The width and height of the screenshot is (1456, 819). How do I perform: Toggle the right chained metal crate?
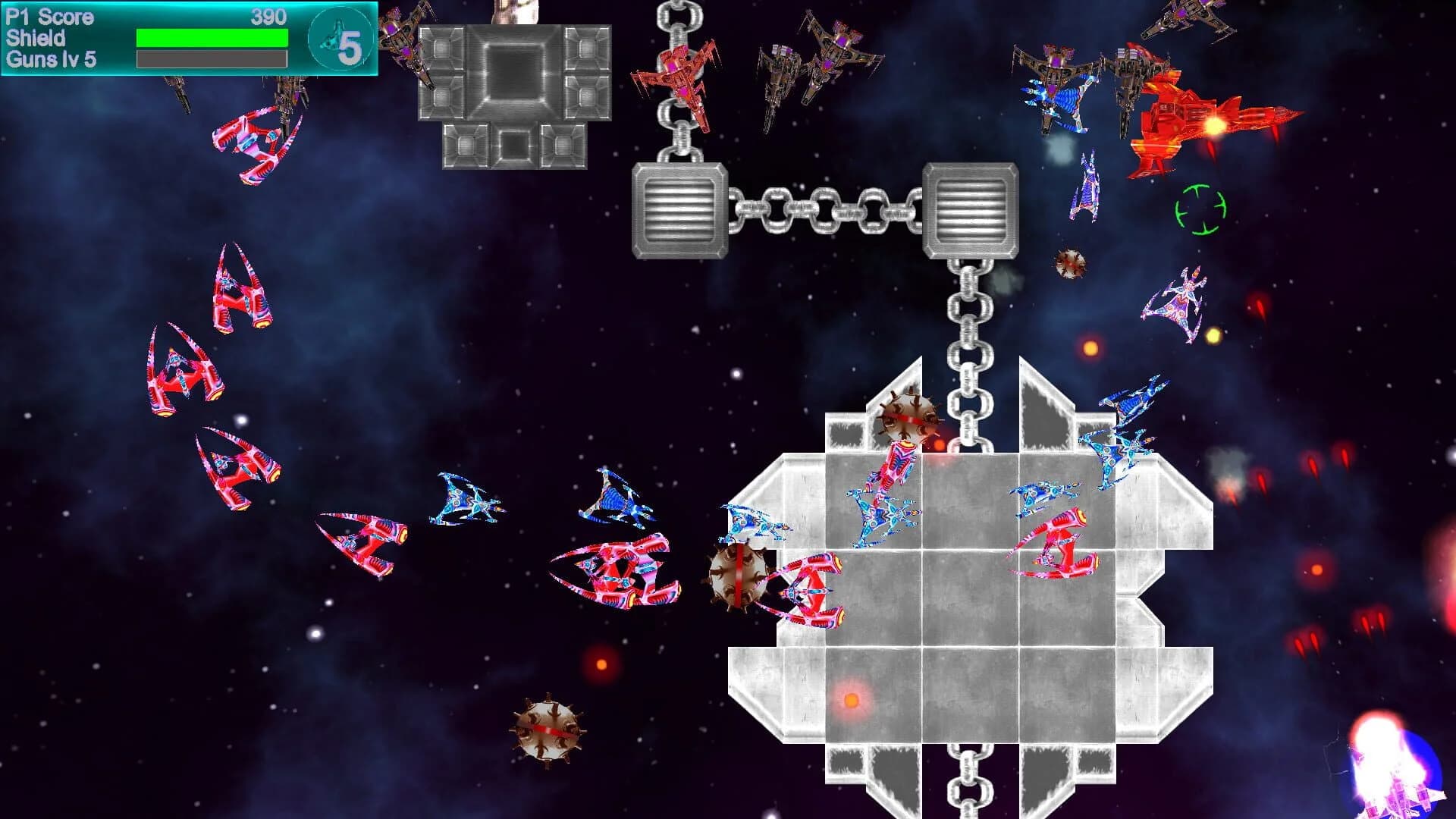(x=971, y=209)
